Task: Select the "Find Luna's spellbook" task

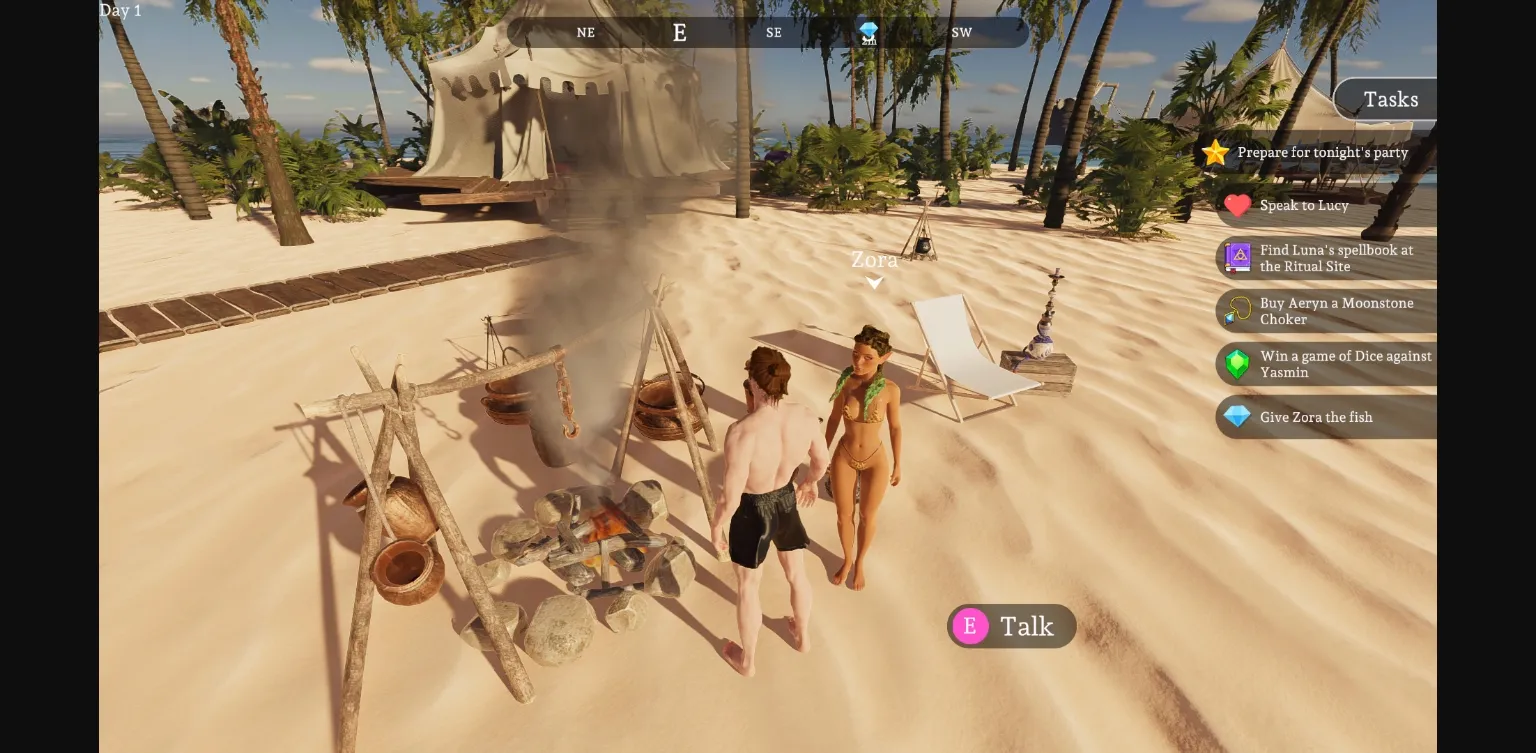Action: click(x=1335, y=258)
